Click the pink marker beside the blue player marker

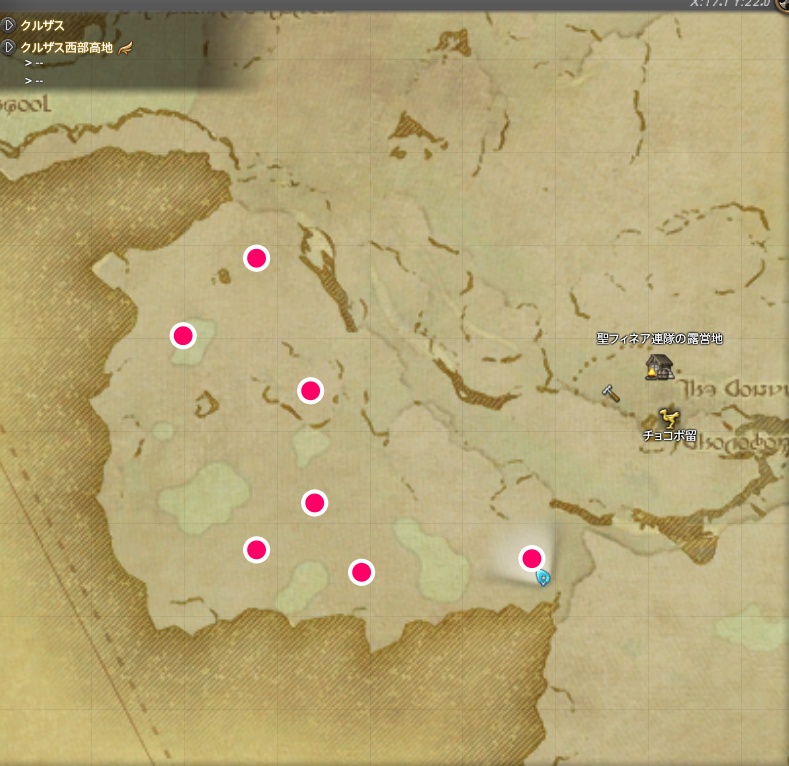point(531,557)
